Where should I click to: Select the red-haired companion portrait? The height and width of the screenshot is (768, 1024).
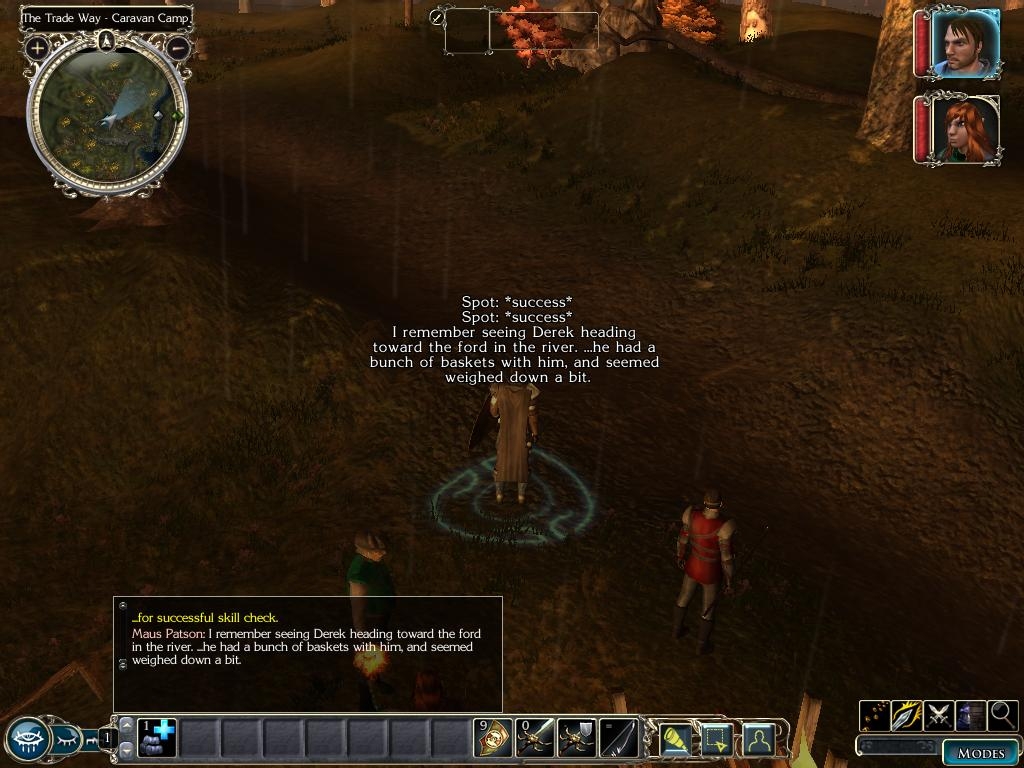(965, 129)
